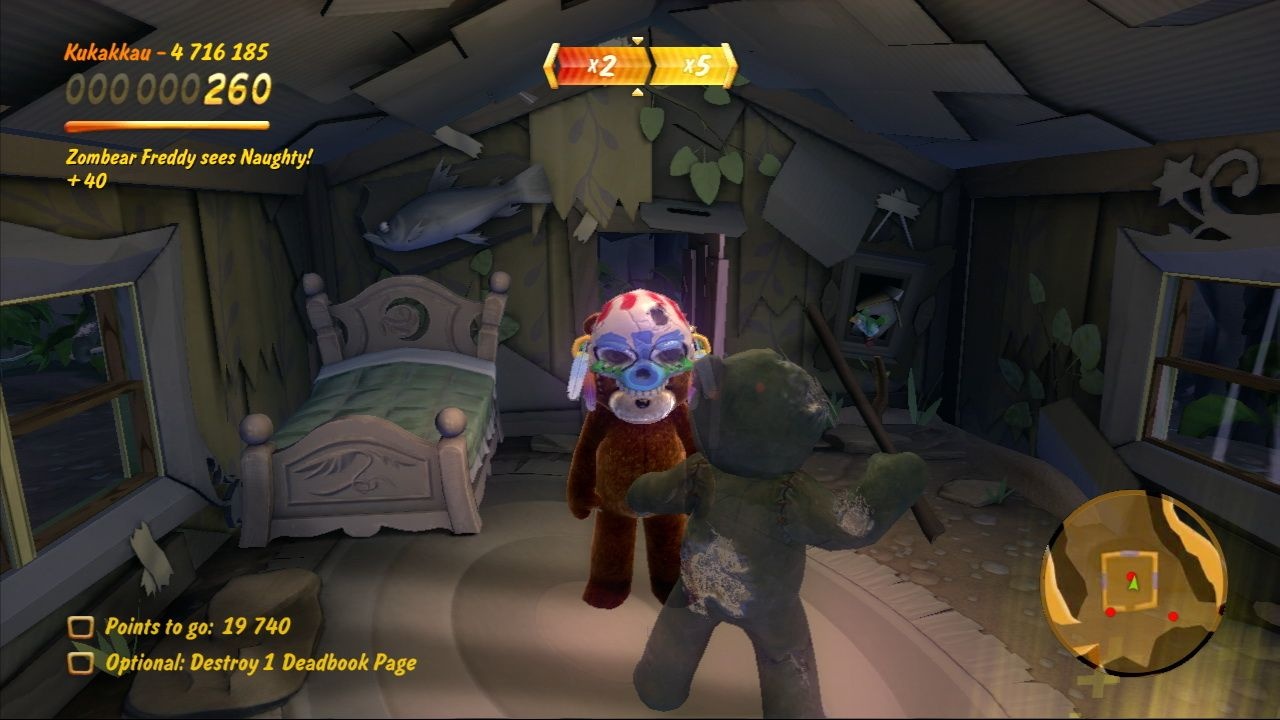
Task: Click the red enemy dot outside the cabin
Action: 1173,615
